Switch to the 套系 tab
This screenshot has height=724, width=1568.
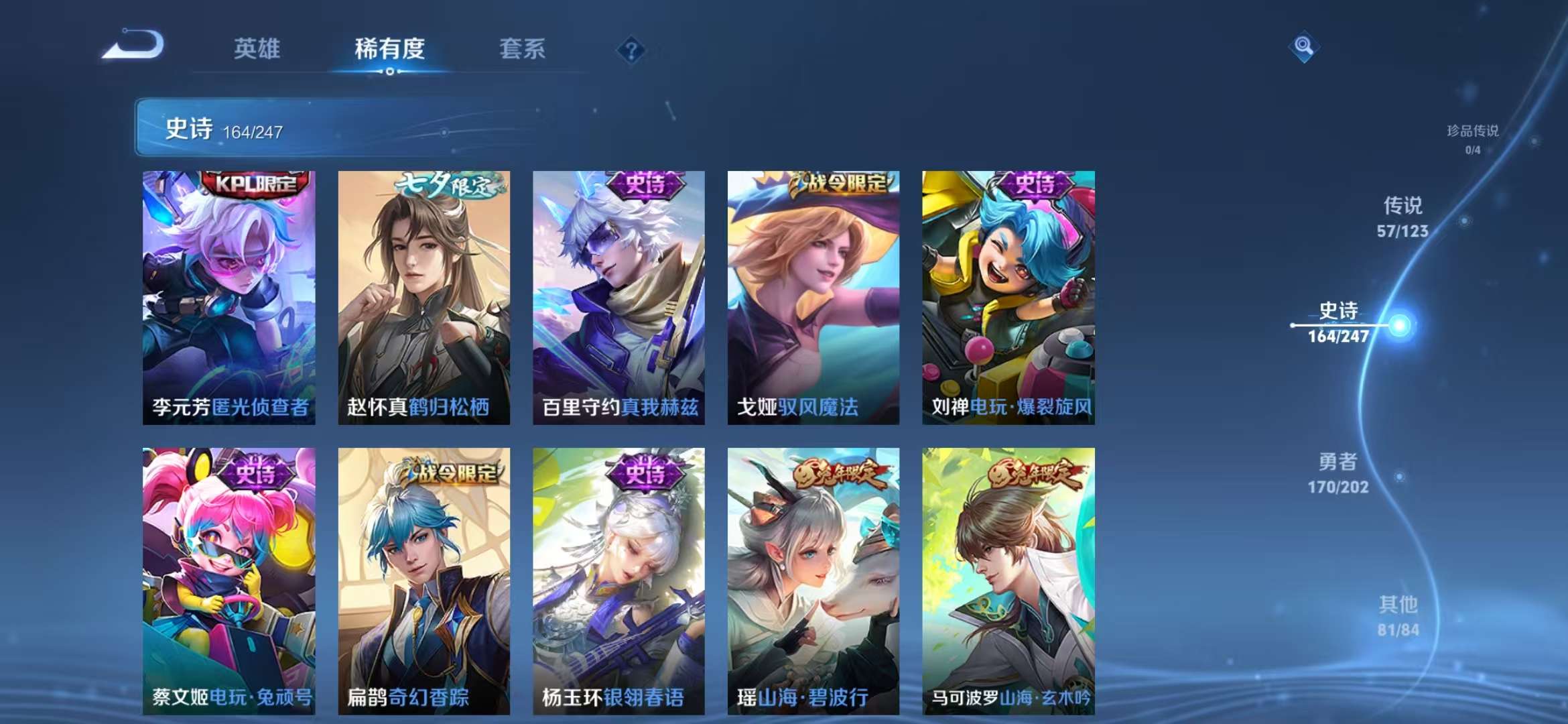coord(522,49)
